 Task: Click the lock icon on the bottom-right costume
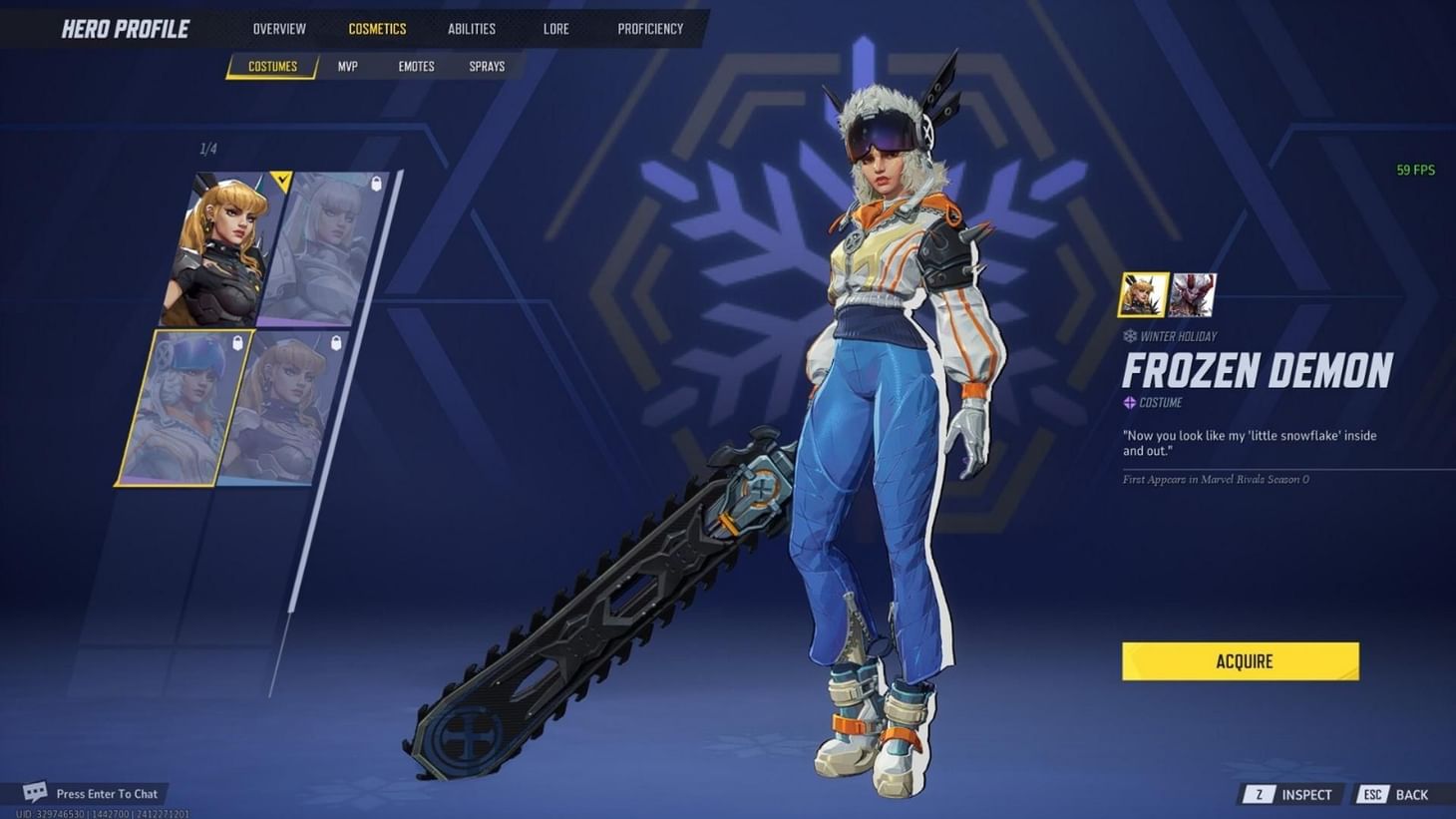click(334, 345)
